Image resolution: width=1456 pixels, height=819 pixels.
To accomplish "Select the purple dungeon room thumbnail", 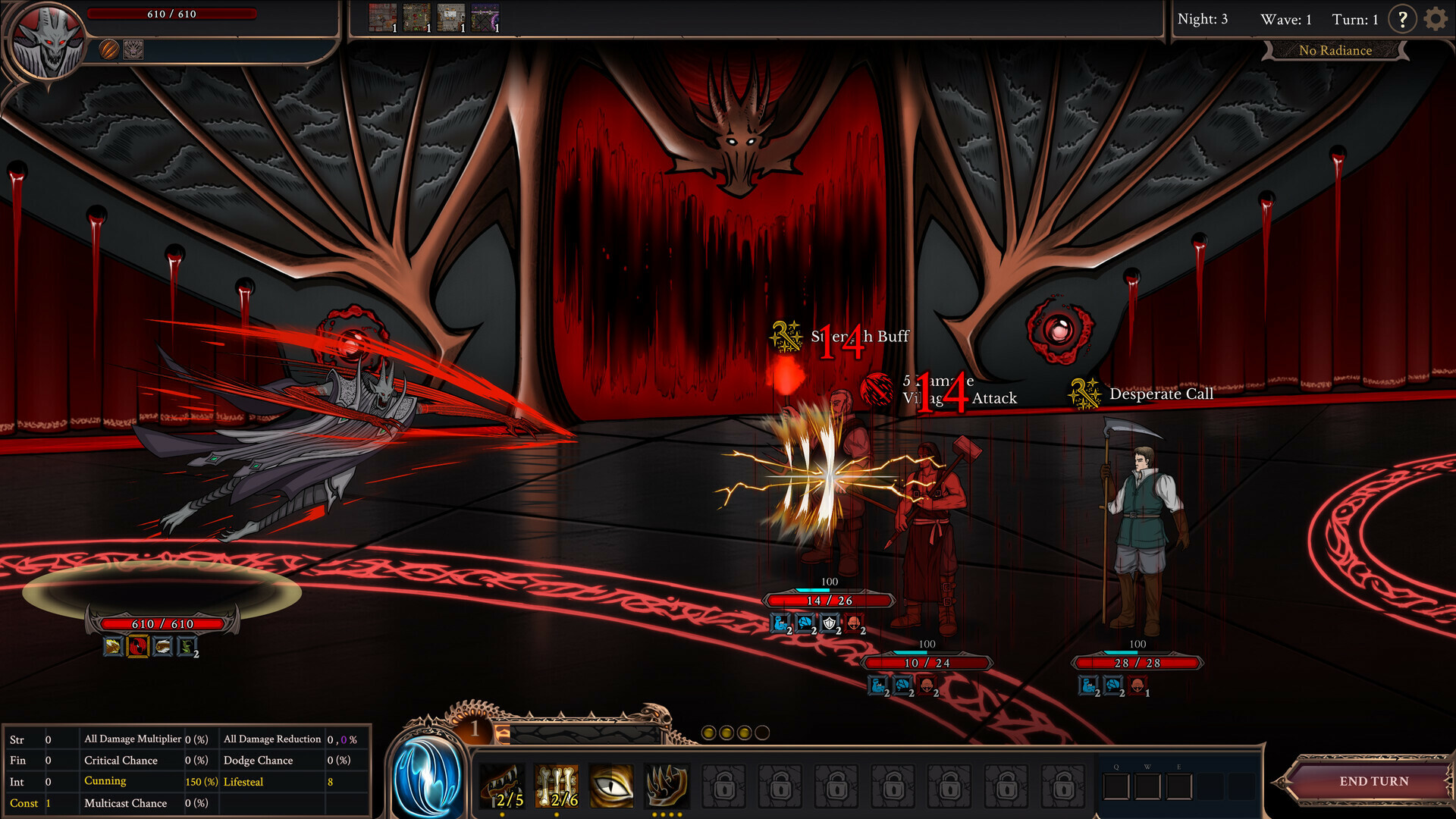I will point(486,15).
